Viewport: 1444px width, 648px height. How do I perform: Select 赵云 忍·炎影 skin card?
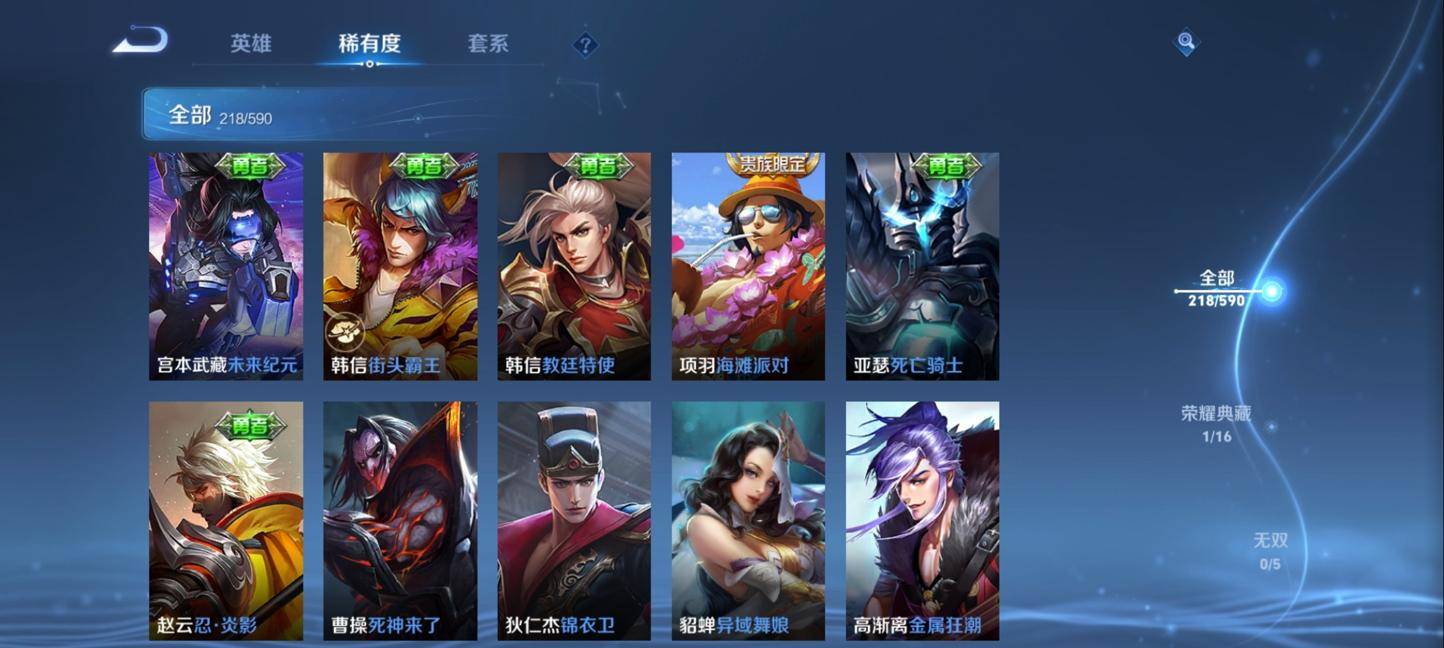pos(226,520)
